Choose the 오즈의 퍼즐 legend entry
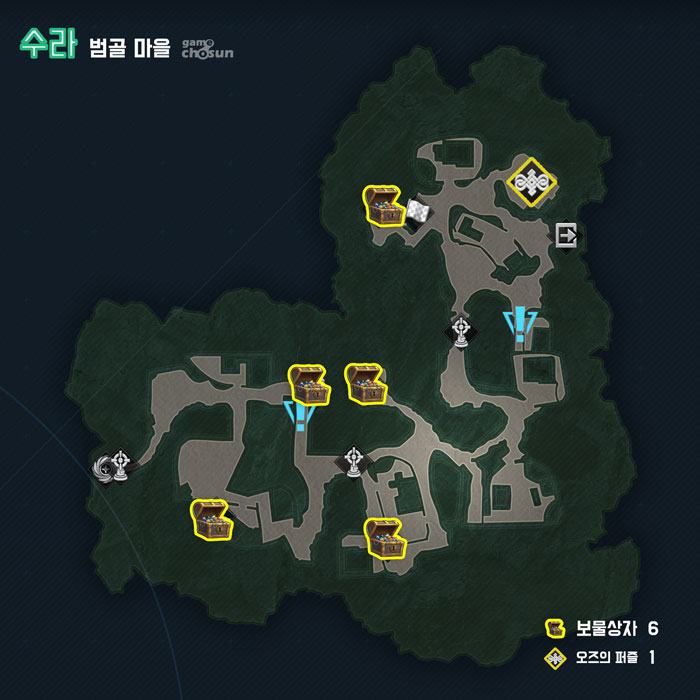 [x=601, y=657]
